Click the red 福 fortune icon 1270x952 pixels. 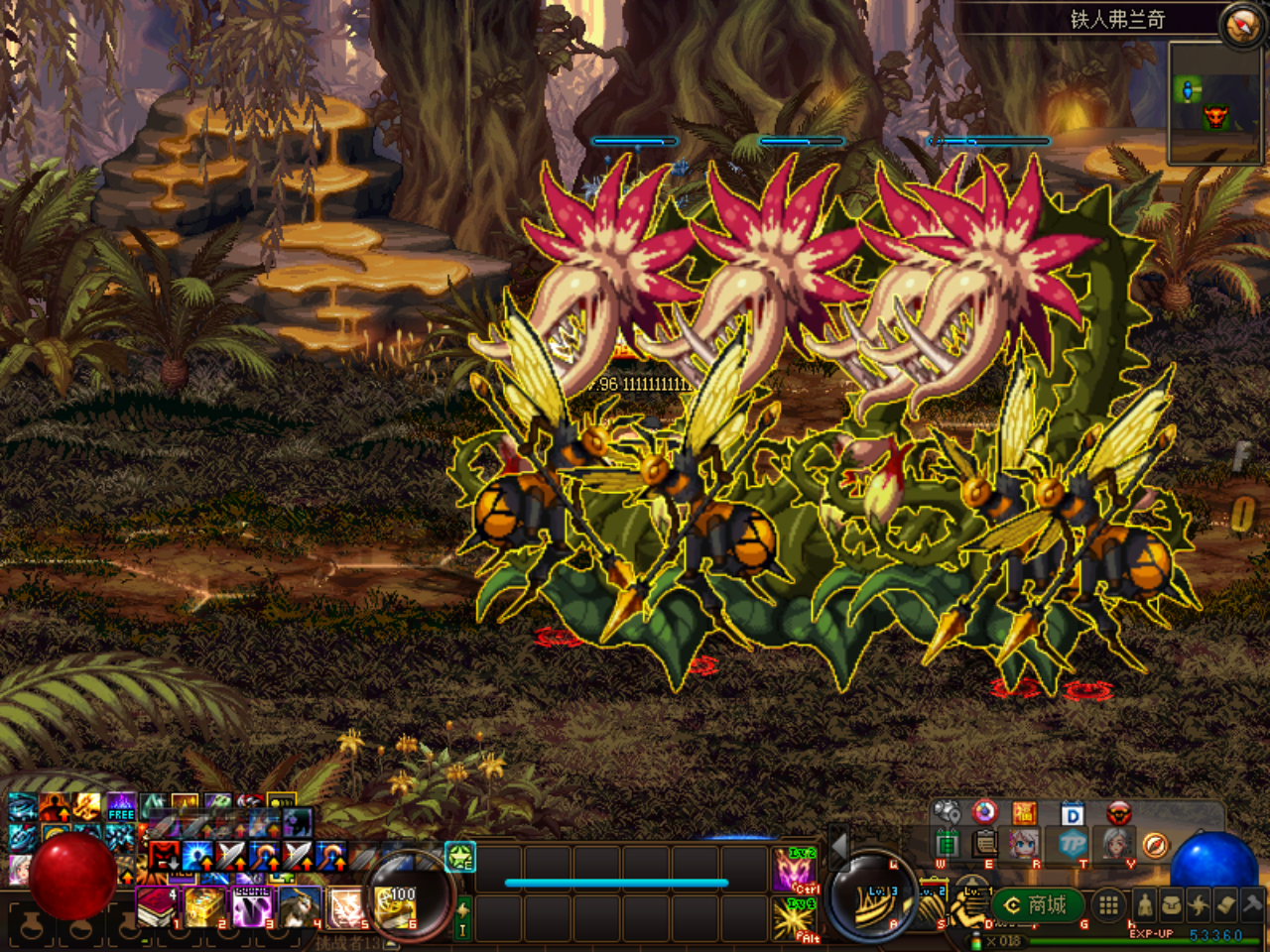pos(1024,814)
